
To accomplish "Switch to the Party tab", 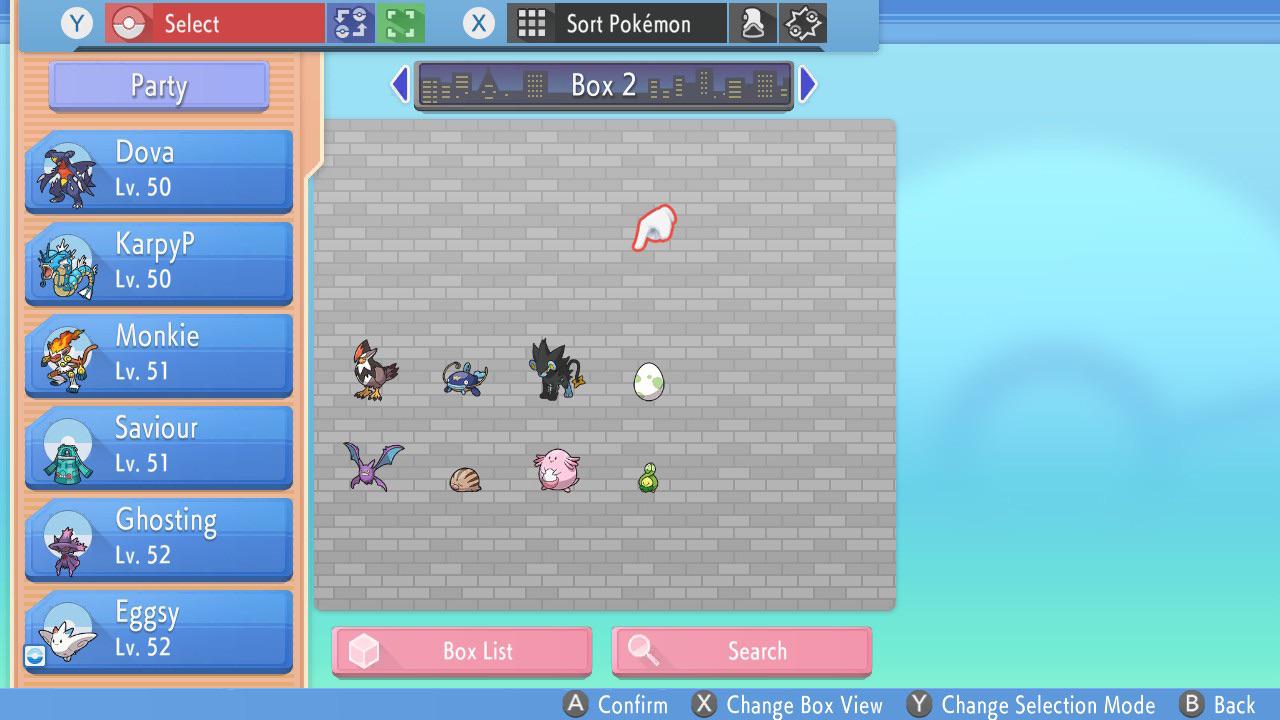I will 157,86.
